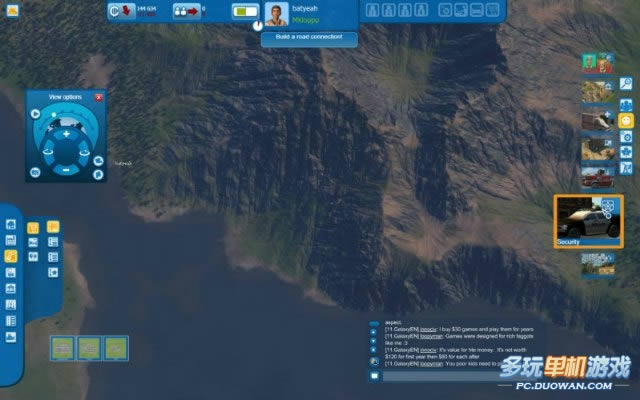Image resolution: width=640 pixels, height=400 pixels.
Task: Click the batyeah player avatar portrait
Action: (x=275, y=13)
